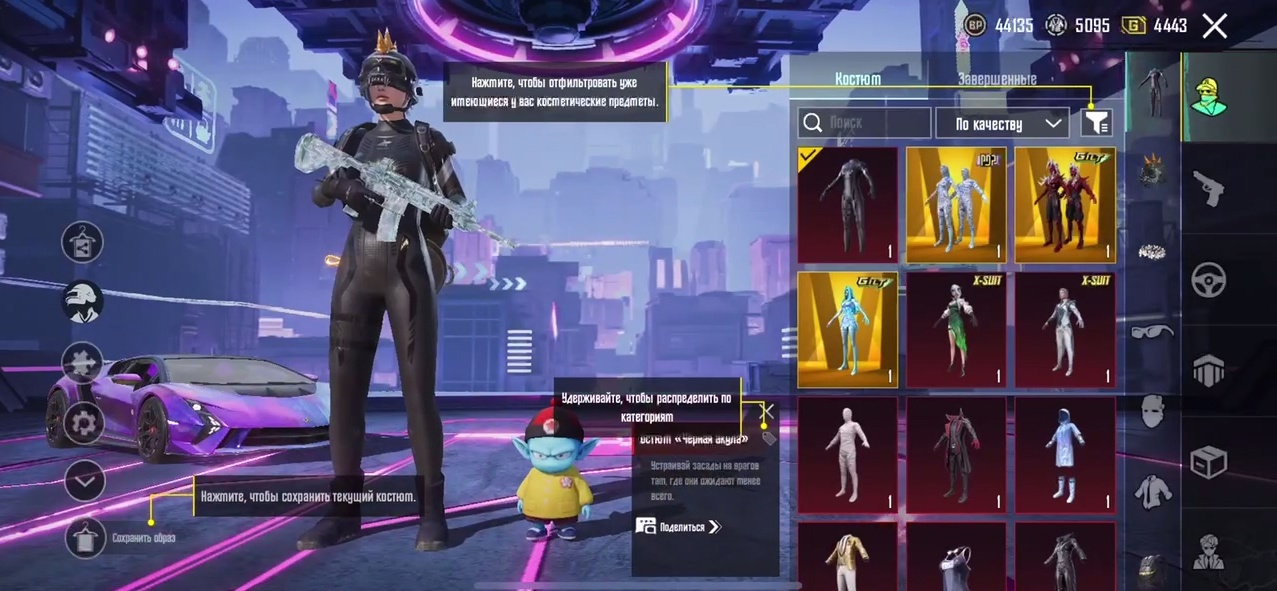Choose the green dress X-SUIT outfit
Screen dimensions: 1277x591
coord(956,329)
